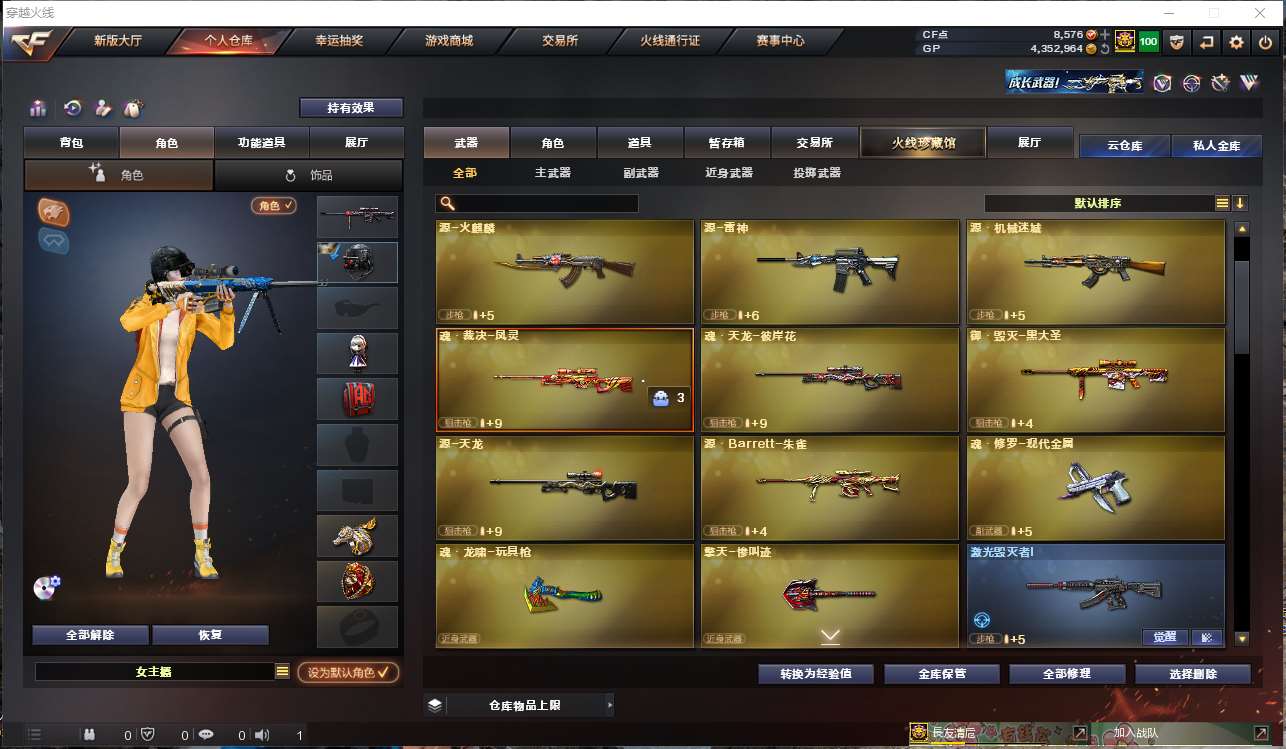Click the 全部修理 repair all button

click(x=1067, y=674)
